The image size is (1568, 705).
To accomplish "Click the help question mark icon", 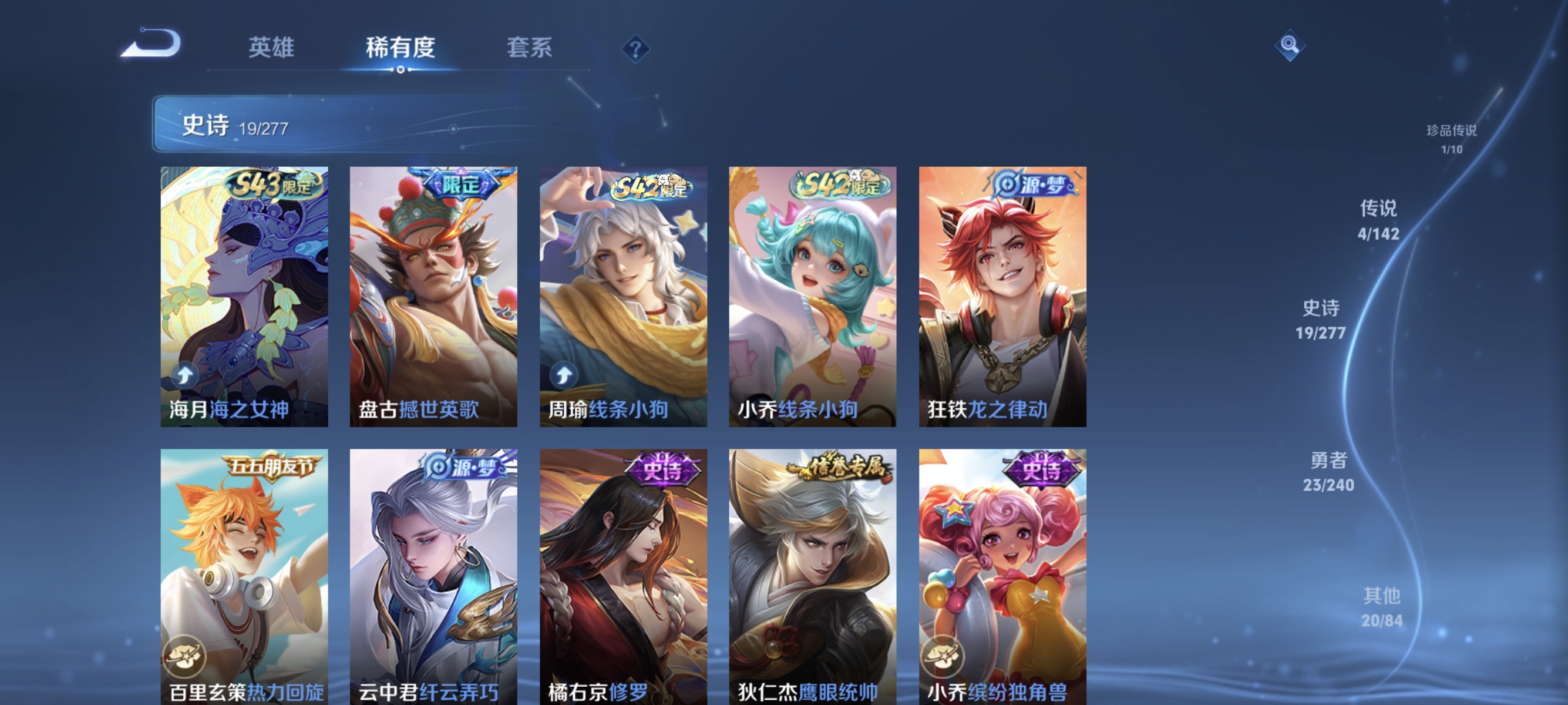I will coord(635,48).
